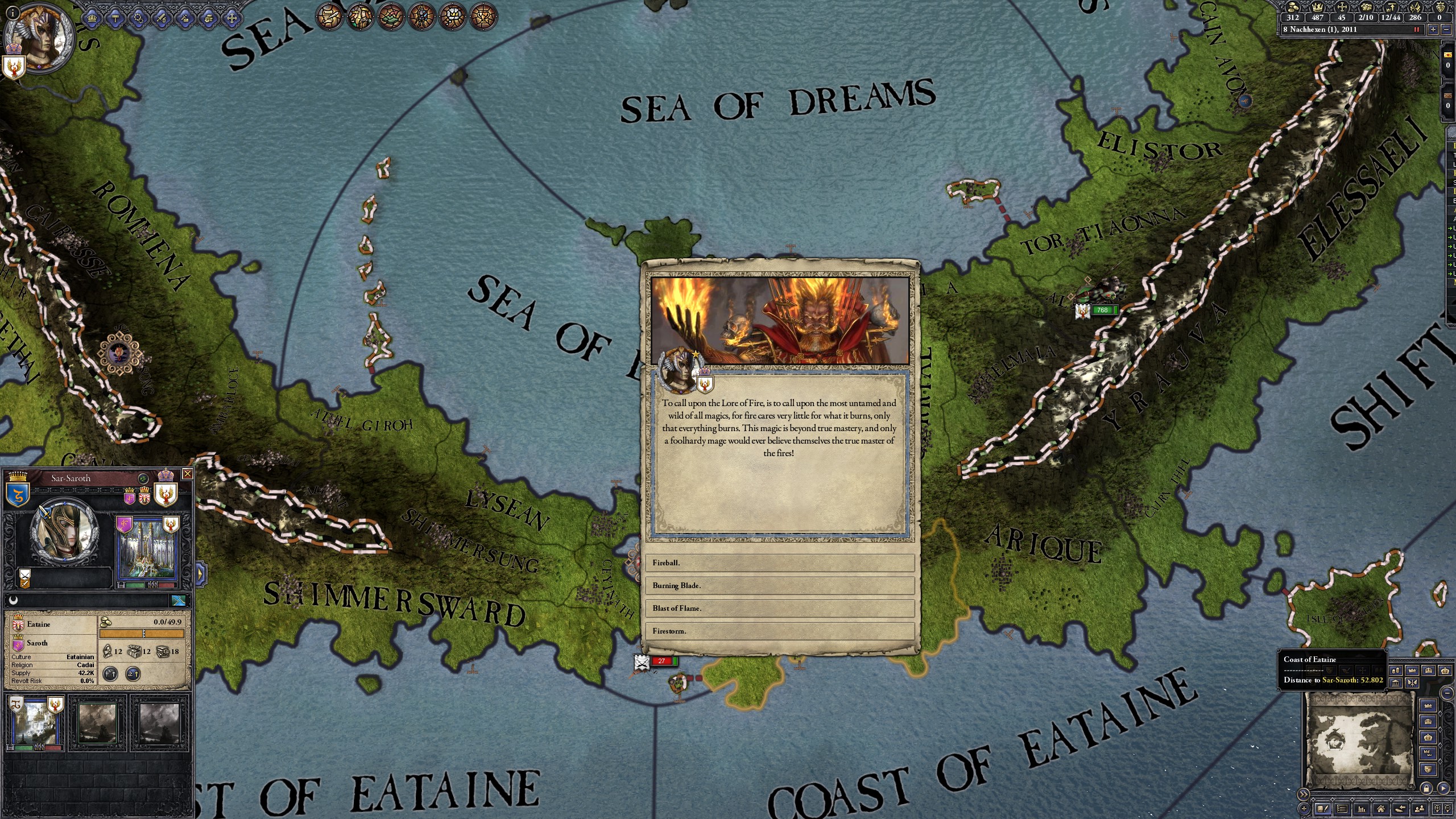Screen dimensions: 1456x819
Task: Increase game speed with the plus stepper arrow
Action: 1433,30
